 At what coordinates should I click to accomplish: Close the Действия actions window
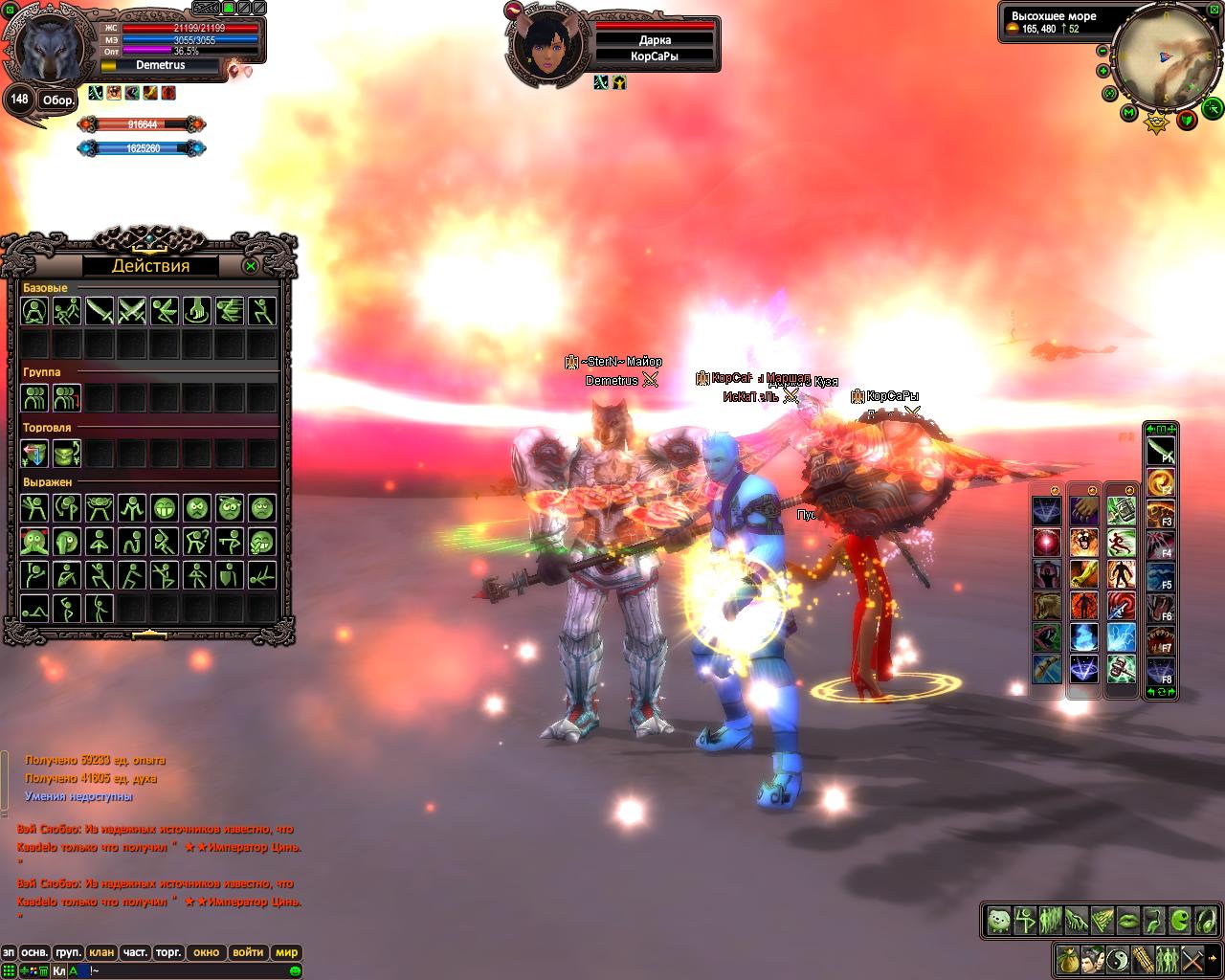coord(251,266)
